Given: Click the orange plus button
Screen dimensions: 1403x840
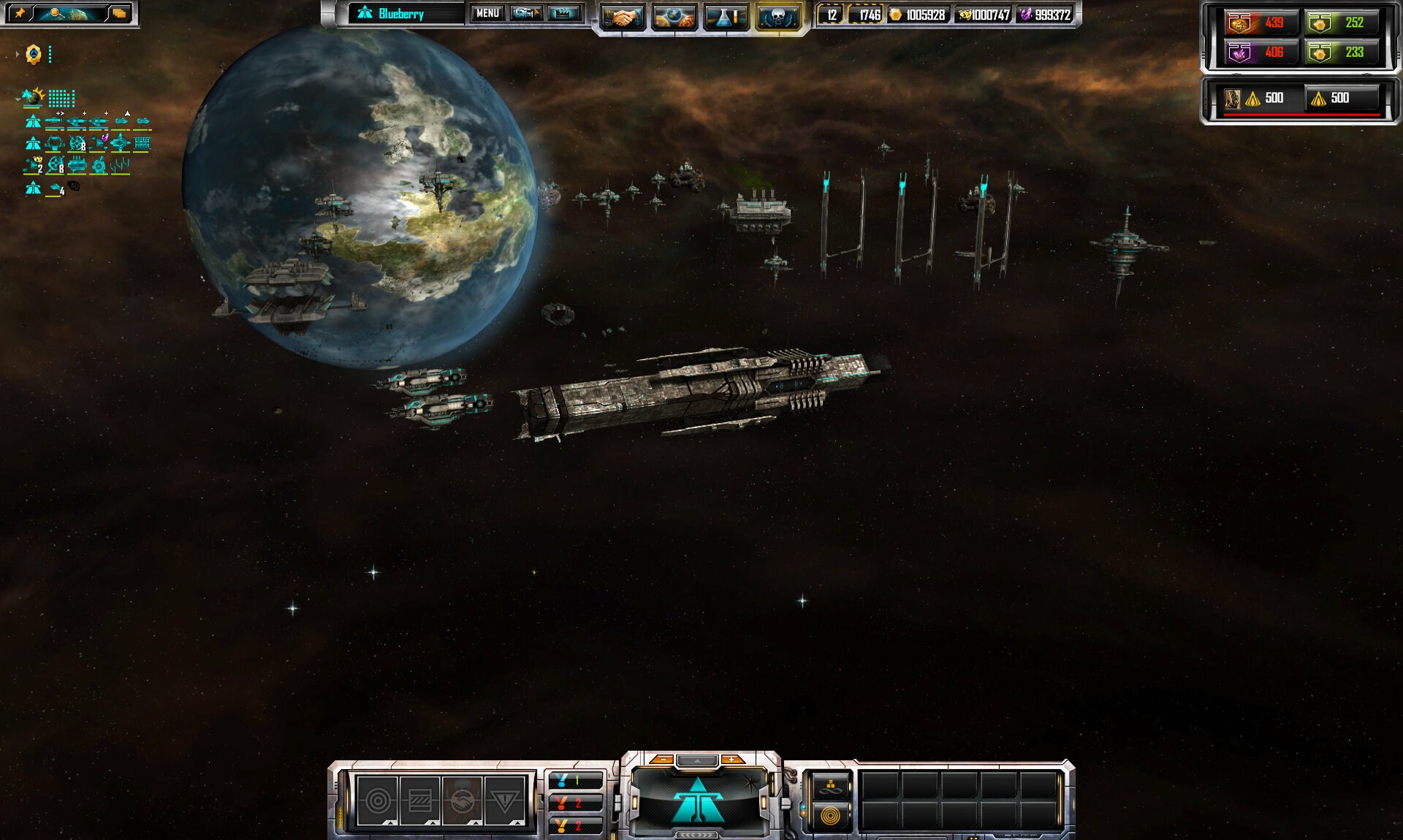Looking at the screenshot, I should point(731,760).
